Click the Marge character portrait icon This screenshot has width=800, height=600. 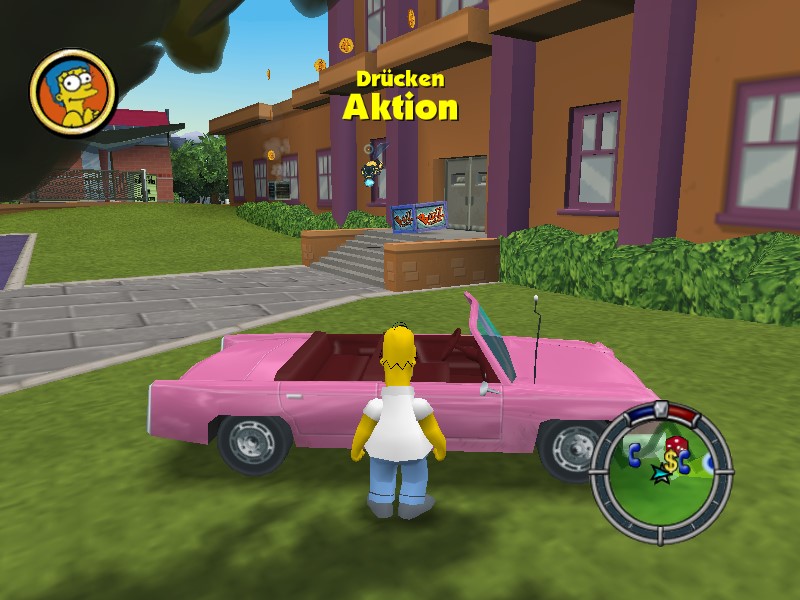[73, 92]
